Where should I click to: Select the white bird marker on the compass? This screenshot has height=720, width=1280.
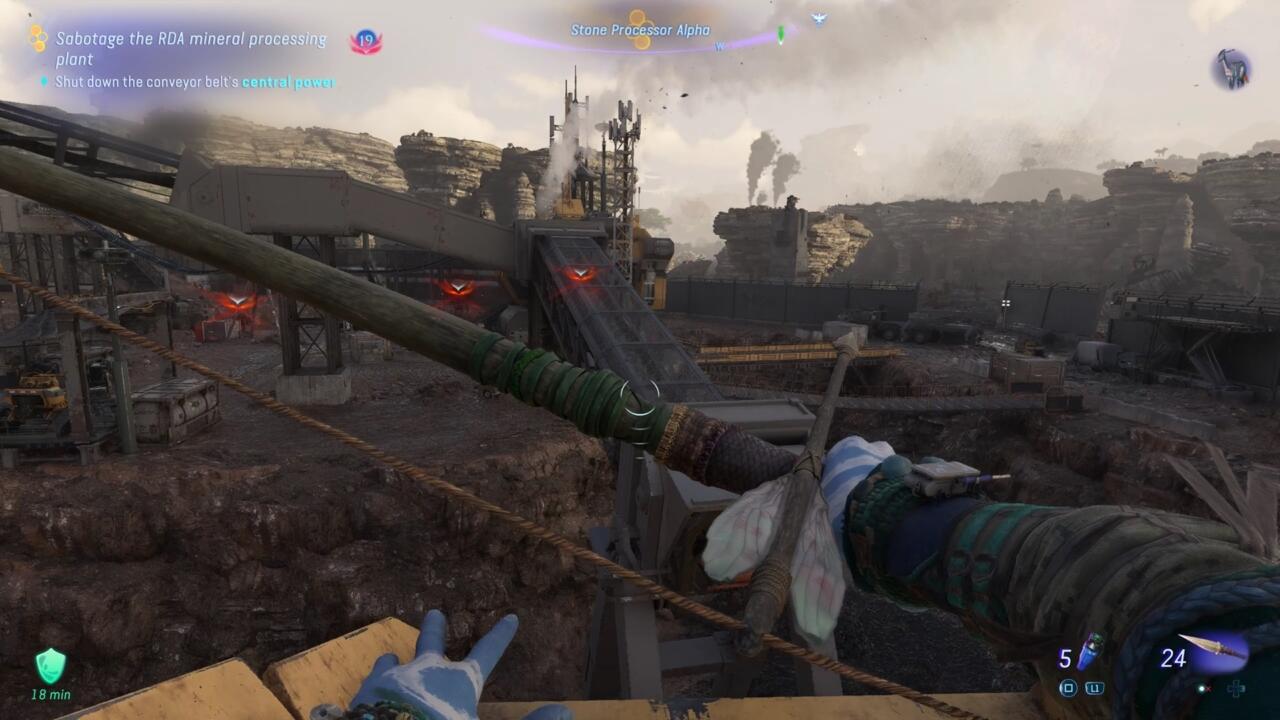click(818, 18)
